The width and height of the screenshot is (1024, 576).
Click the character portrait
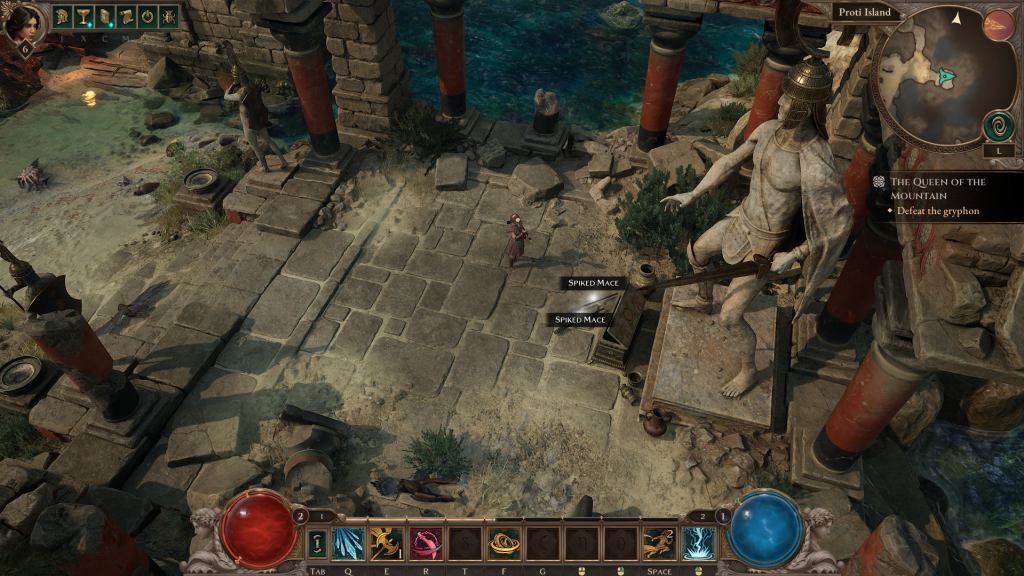click(x=24, y=24)
